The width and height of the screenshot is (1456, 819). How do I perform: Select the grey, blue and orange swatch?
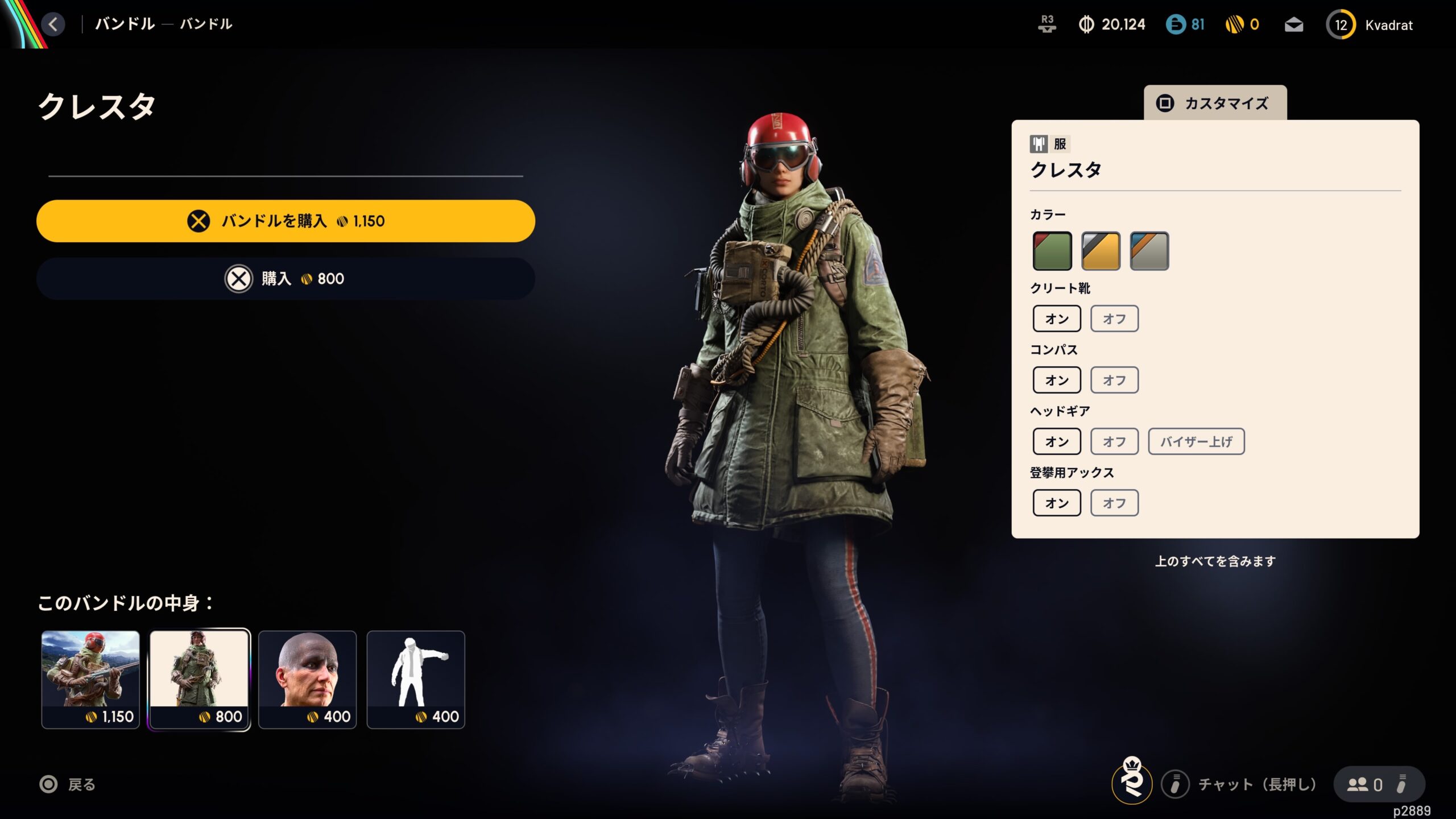pyautogui.click(x=1149, y=251)
